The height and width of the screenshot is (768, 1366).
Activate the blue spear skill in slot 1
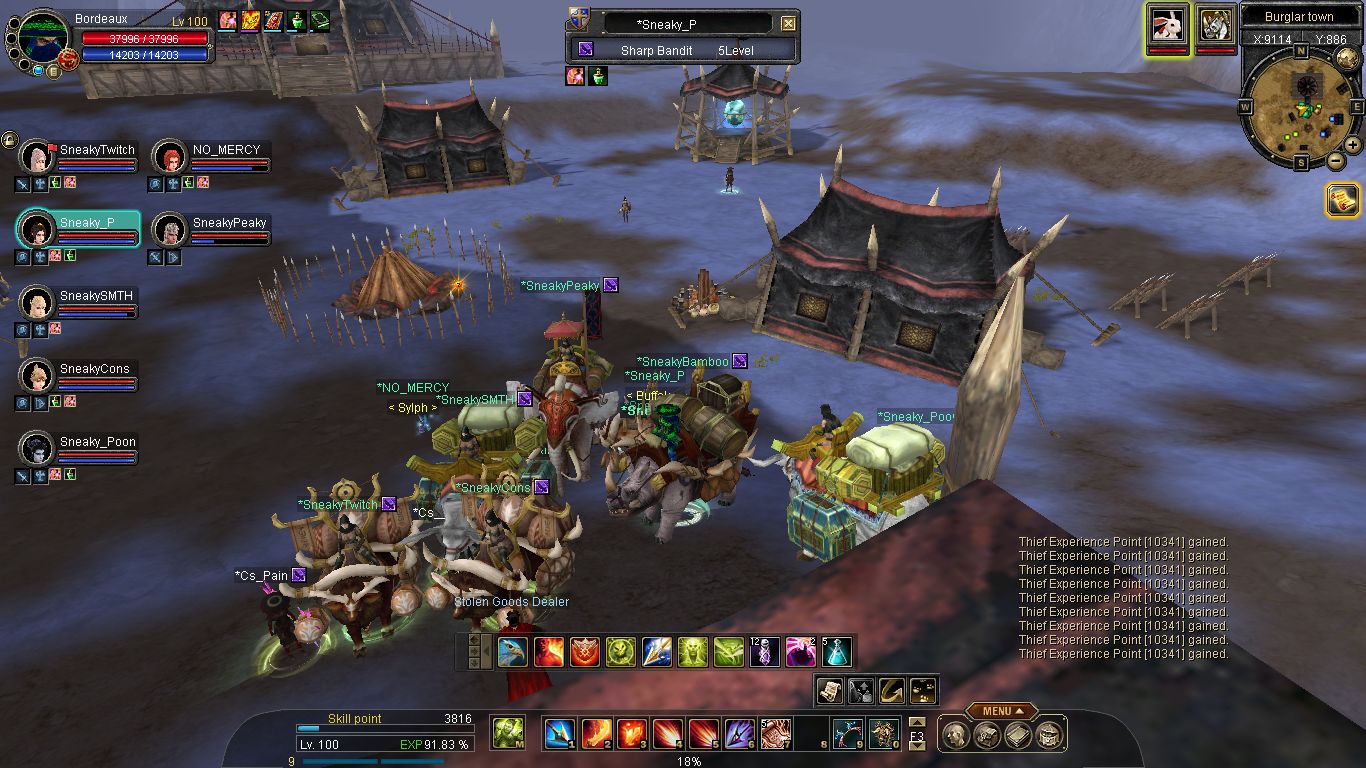pos(558,734)
